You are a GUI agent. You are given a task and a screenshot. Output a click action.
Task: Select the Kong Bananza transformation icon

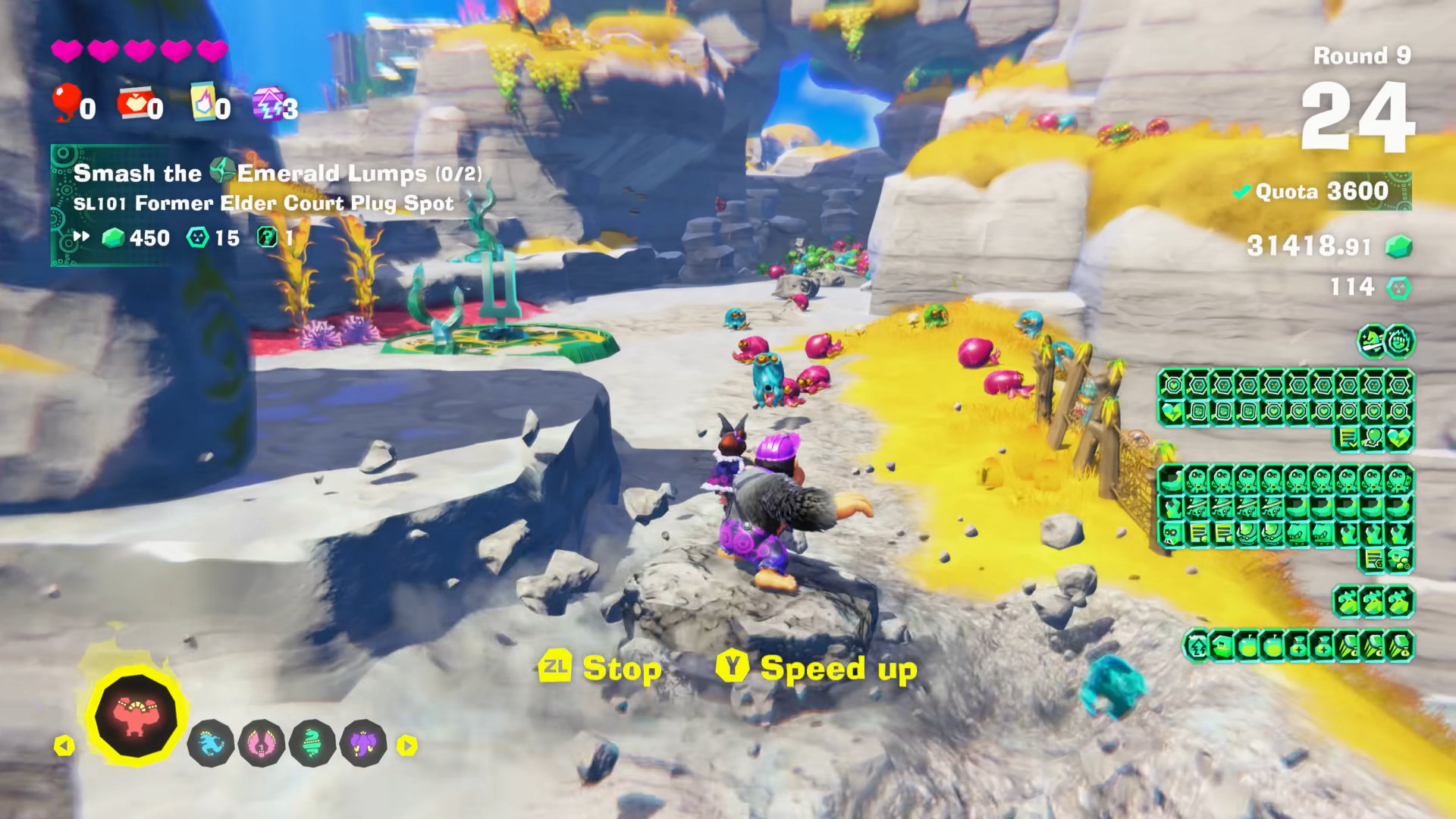tap(136, 716)
